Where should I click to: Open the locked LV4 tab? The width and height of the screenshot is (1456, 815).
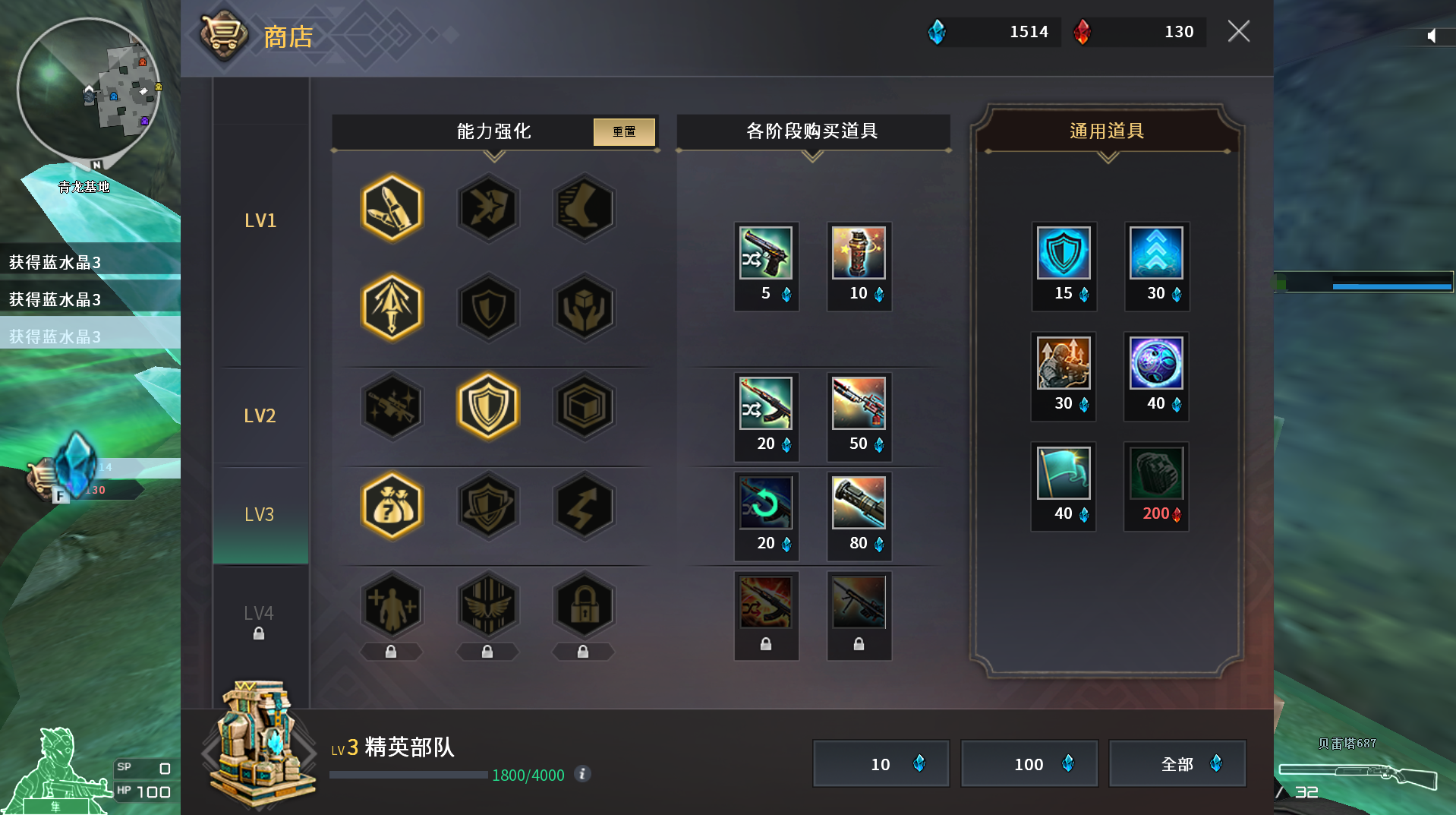click(260, 613)
